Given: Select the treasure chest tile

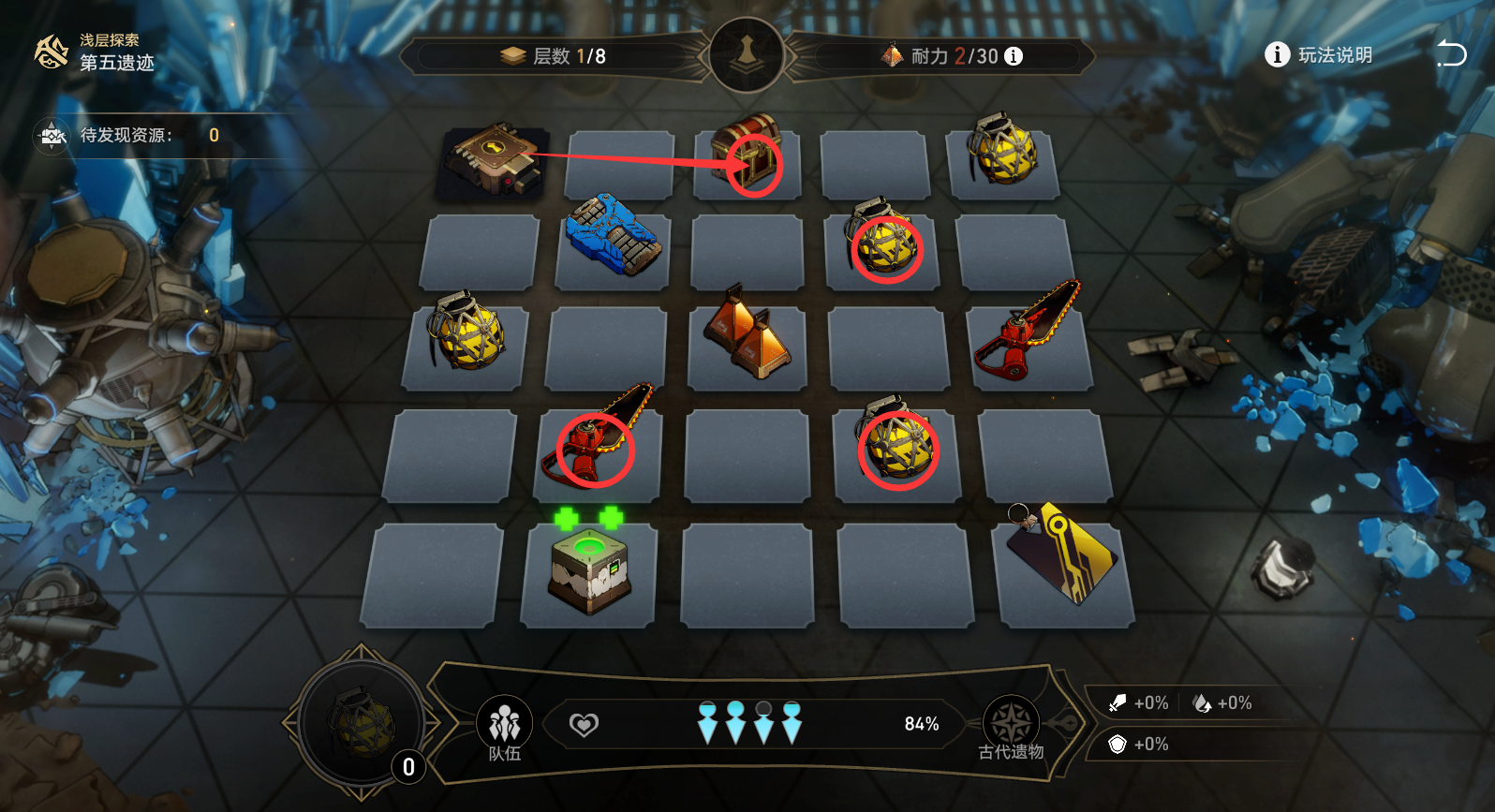Looking at the screenshot, I should pos(747,155).
